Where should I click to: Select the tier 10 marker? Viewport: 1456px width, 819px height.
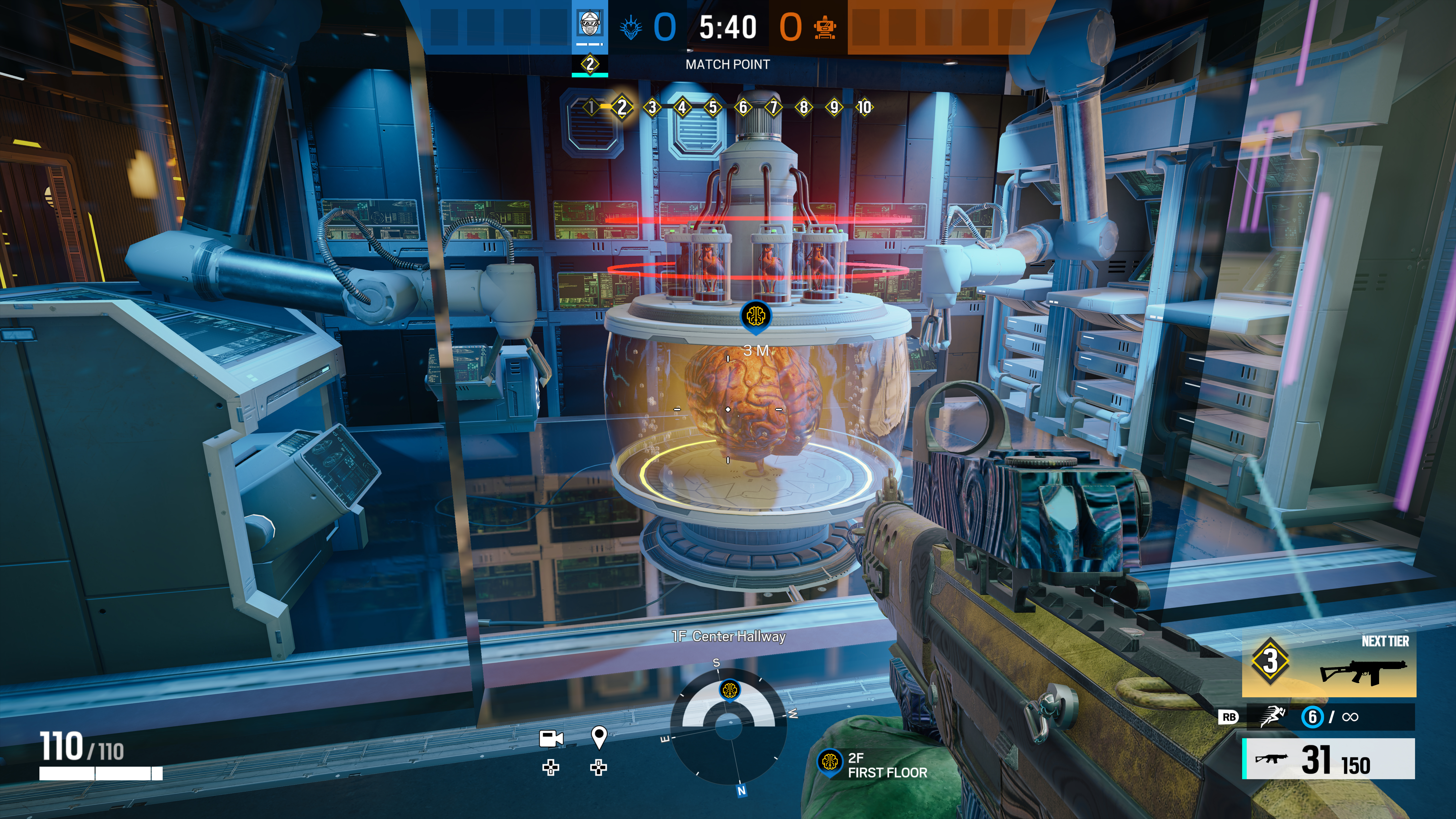(864, 107)
